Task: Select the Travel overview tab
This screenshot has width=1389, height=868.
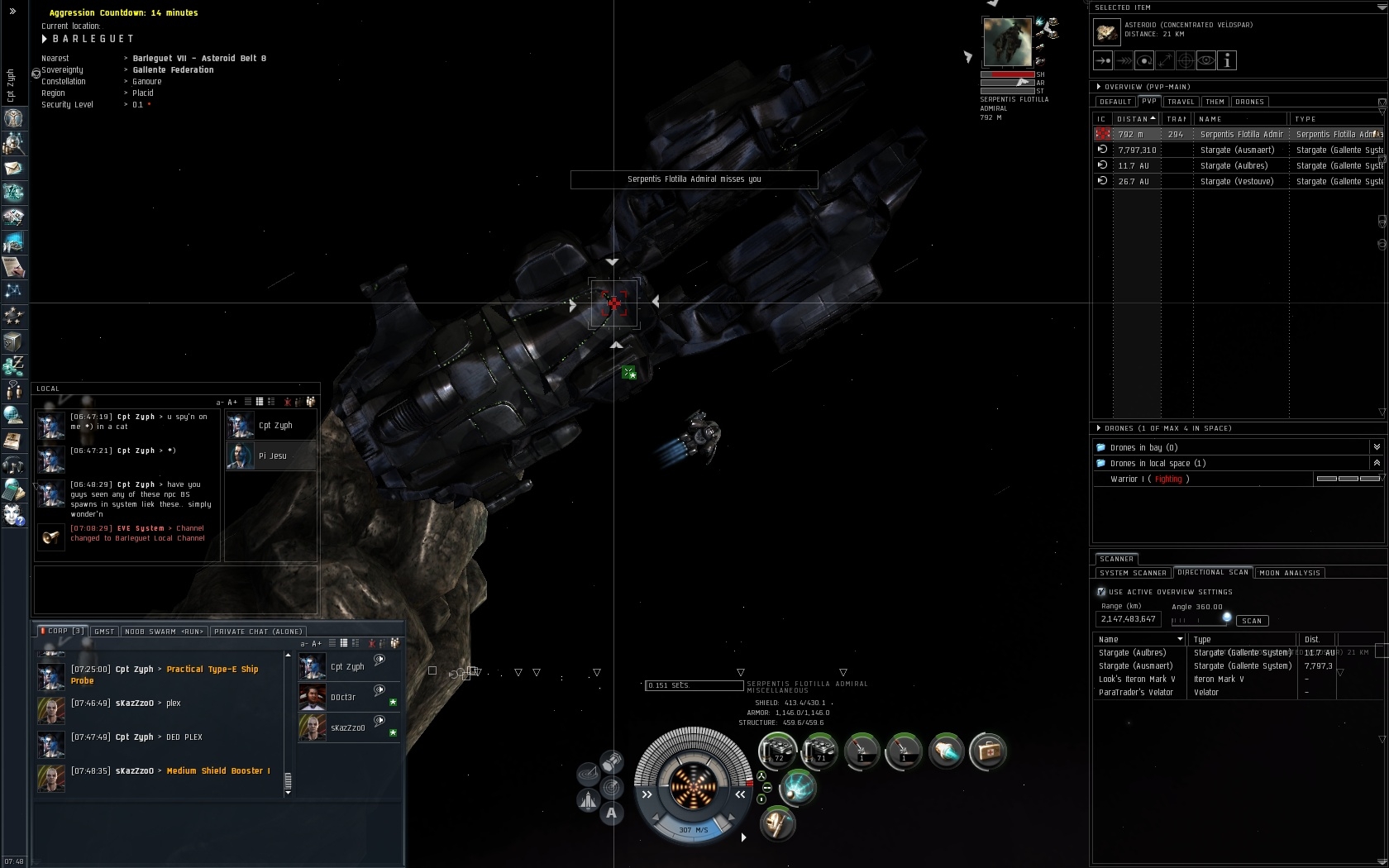Action: [1181, 102]
